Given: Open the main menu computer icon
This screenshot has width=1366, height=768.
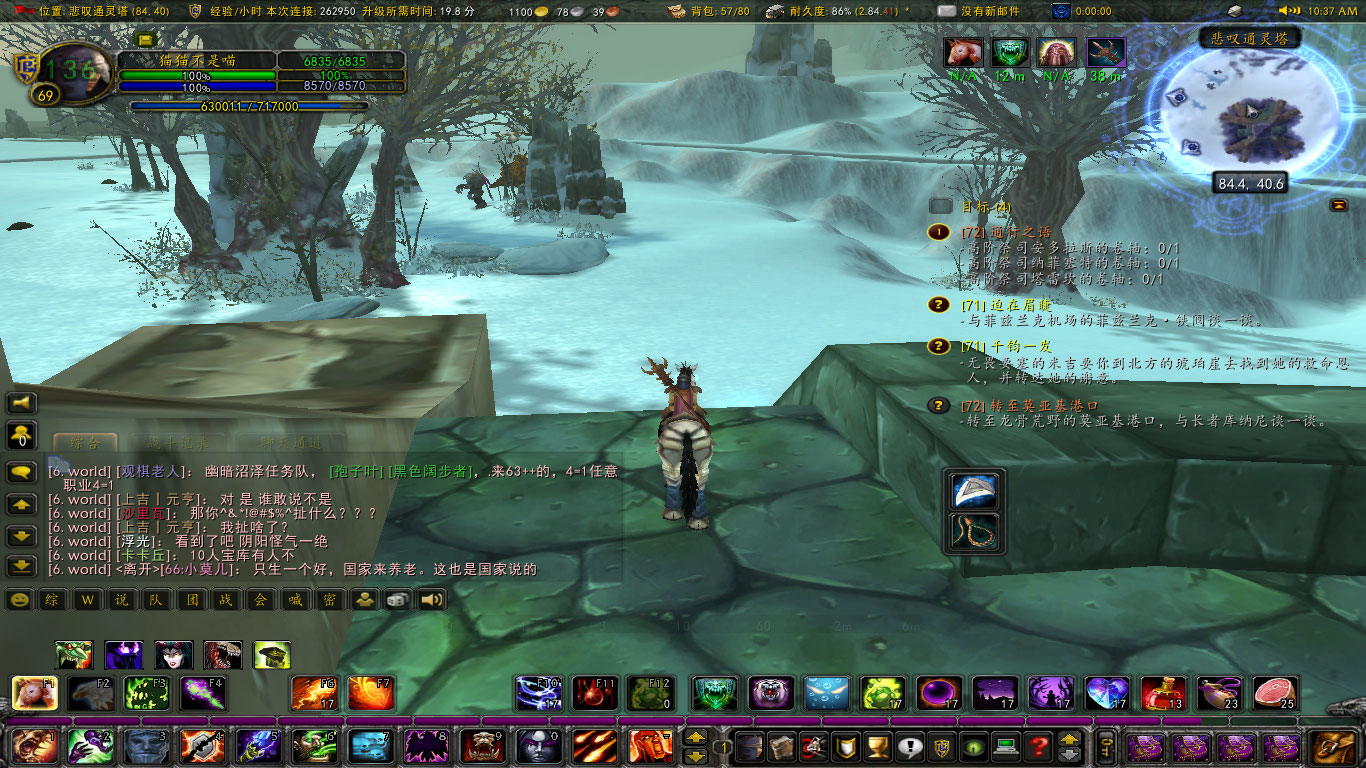Looking at the screenshot, I should (1008, 745).
